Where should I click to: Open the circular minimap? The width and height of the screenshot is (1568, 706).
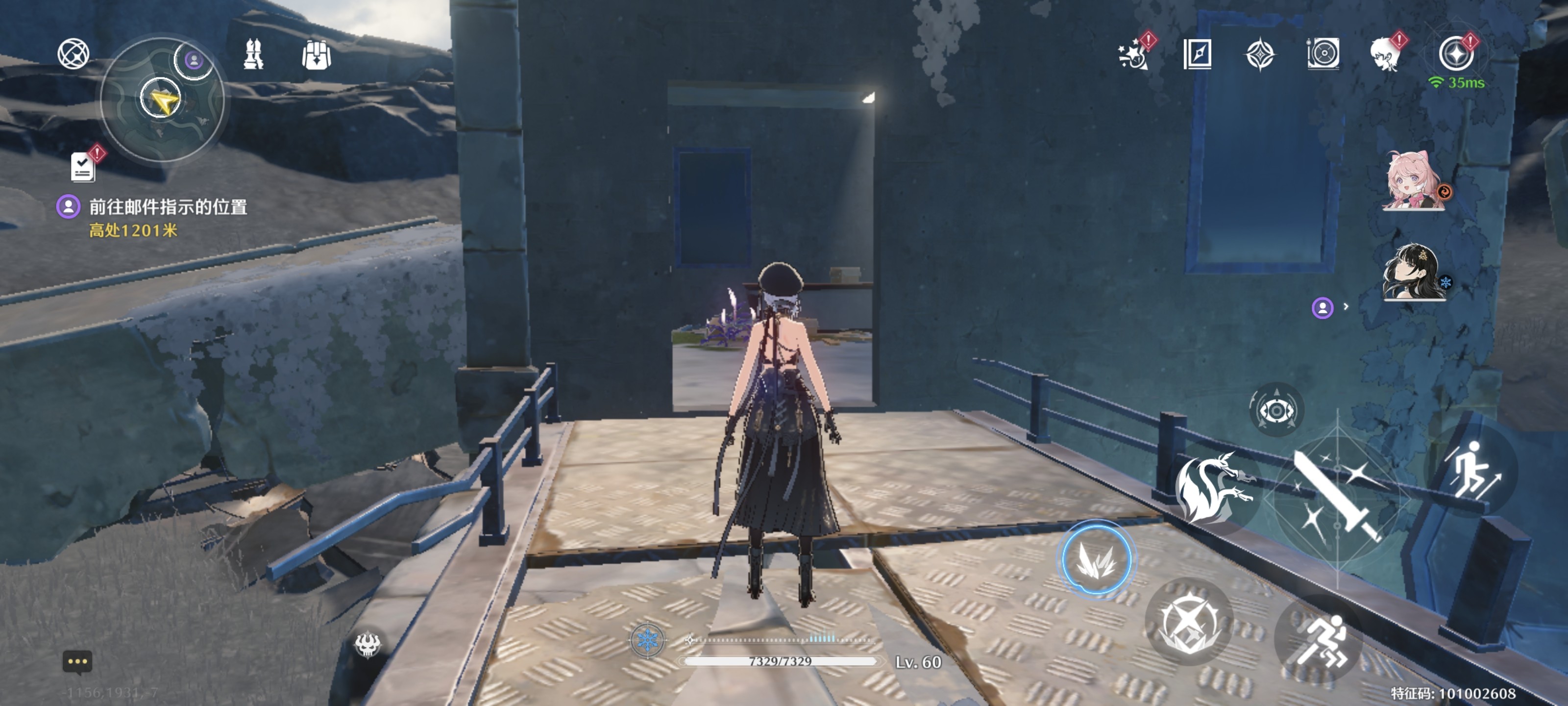[162, 100]
